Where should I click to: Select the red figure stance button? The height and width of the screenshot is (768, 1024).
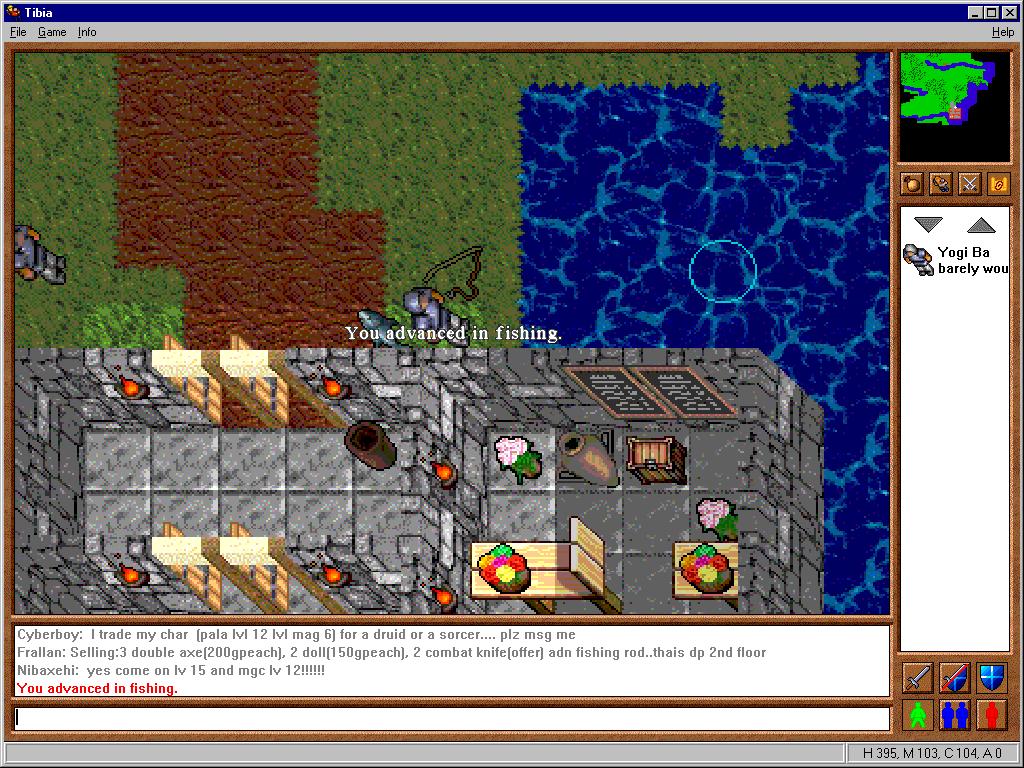tap(991, 716)
